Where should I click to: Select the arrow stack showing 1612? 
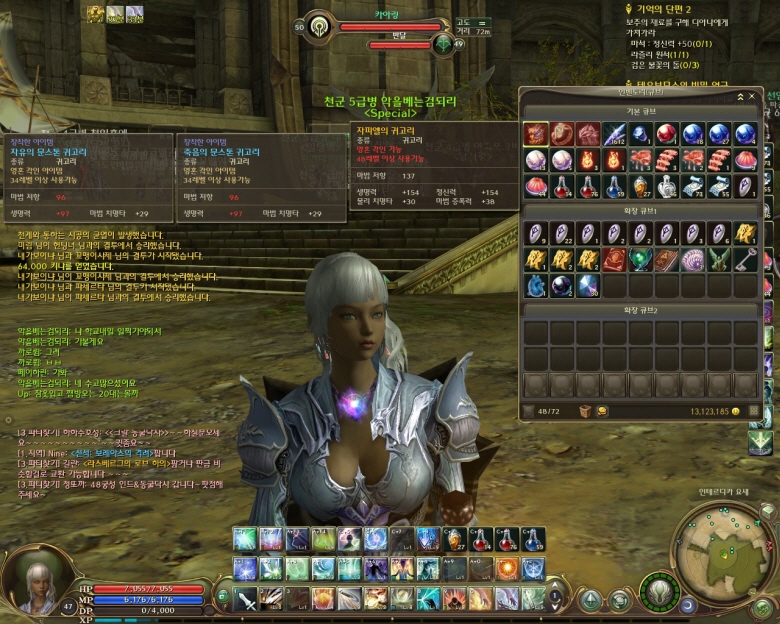(614, 134)
